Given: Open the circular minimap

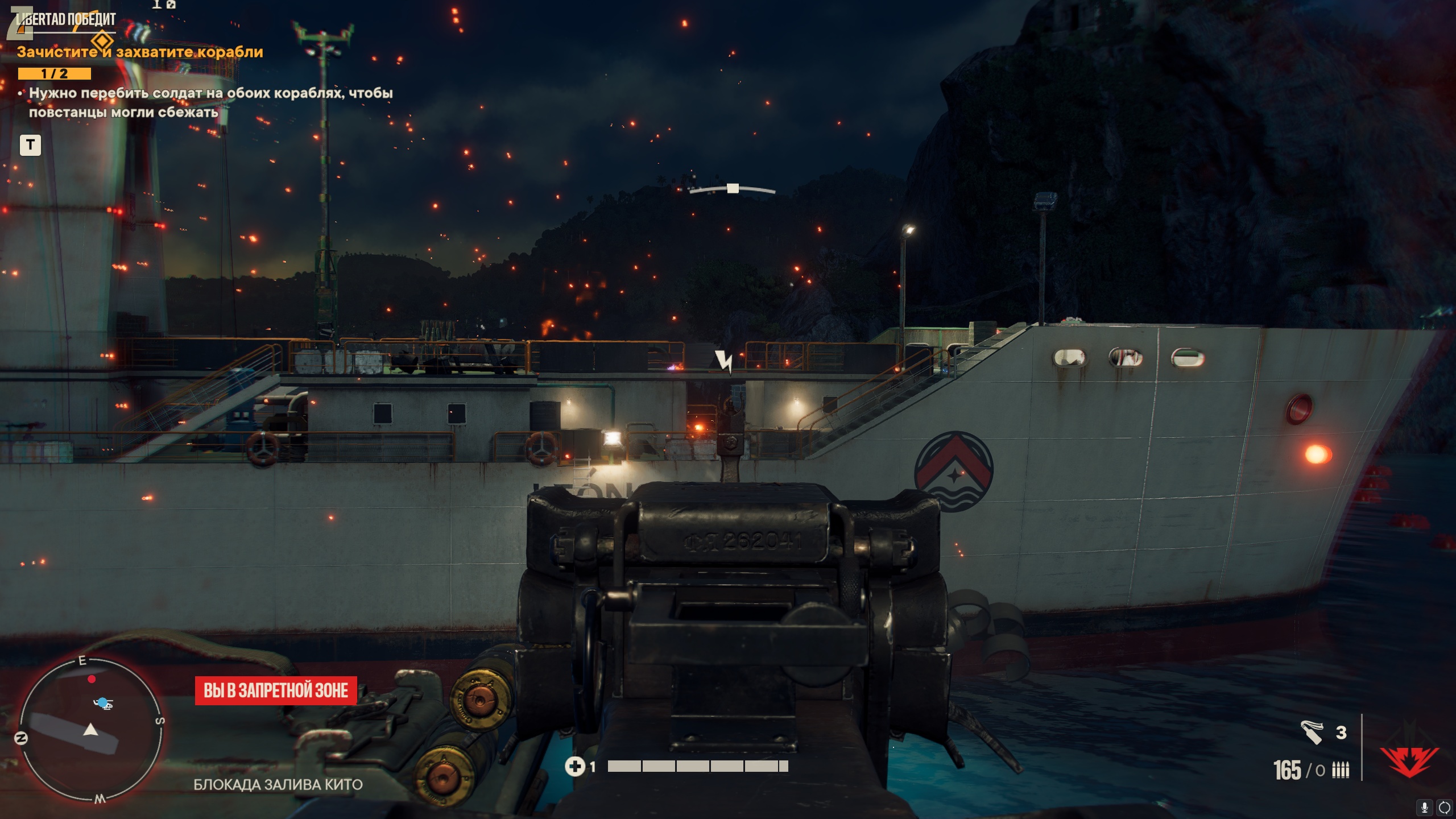Looking at the screenshot, I should click(x=91, y=730).
